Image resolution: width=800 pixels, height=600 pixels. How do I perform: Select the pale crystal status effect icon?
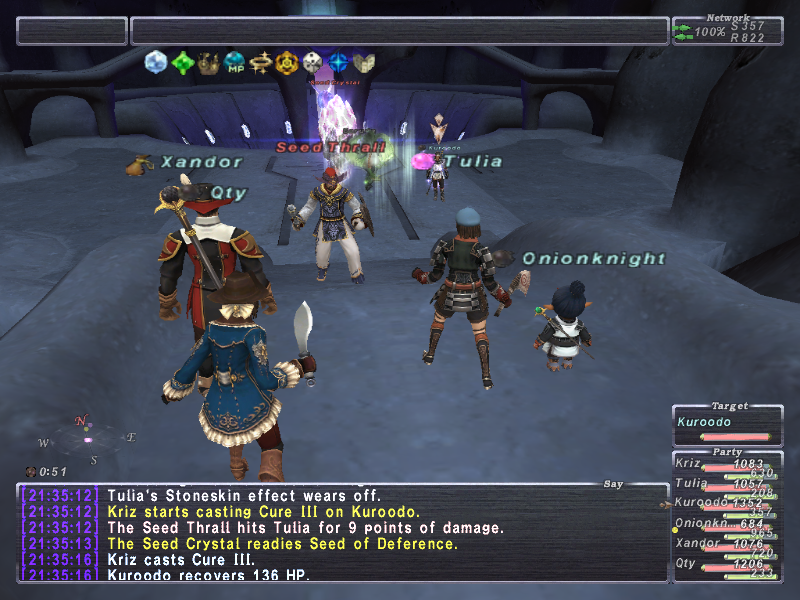[156, 62]
